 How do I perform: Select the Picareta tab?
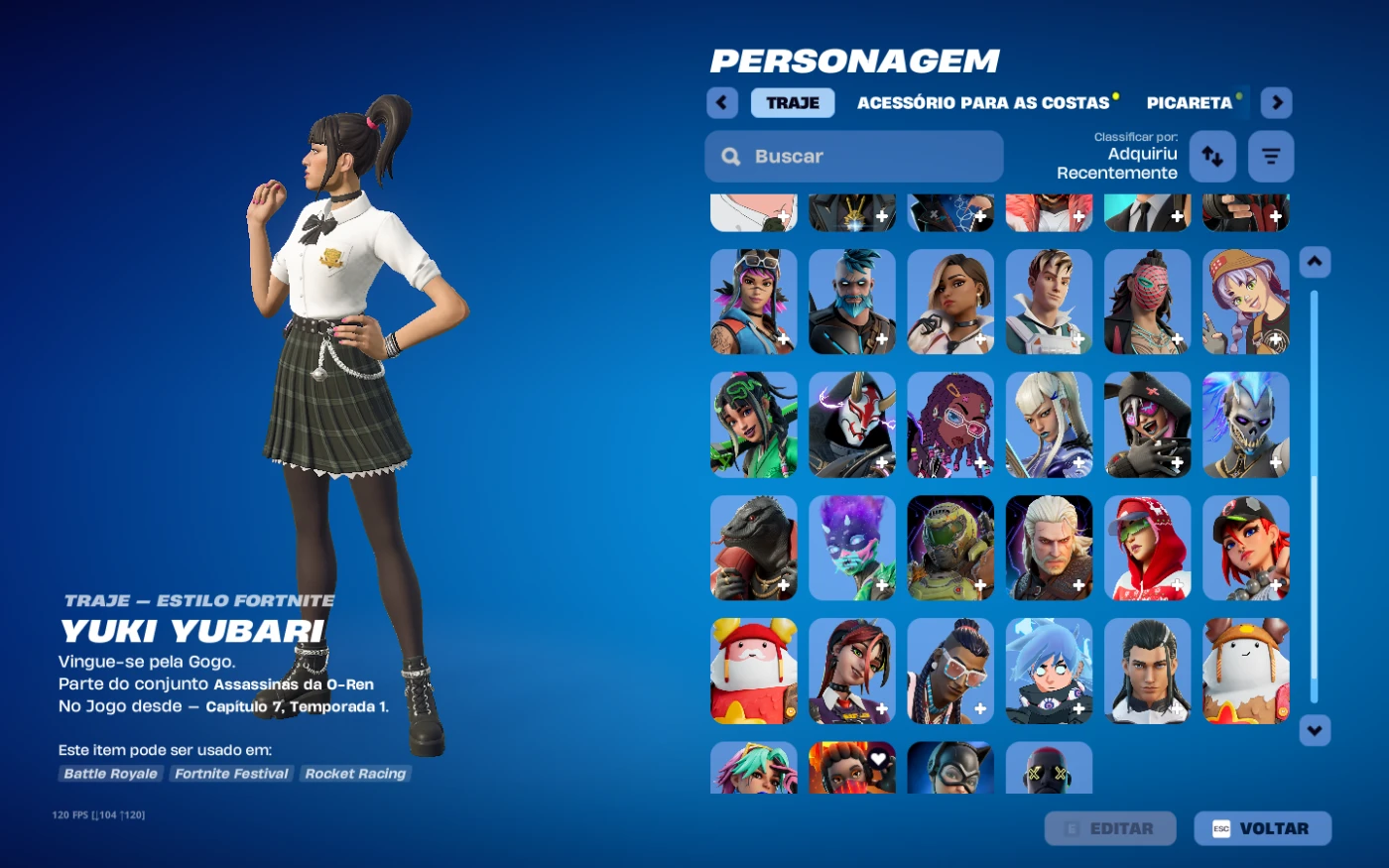[1189, 103]
